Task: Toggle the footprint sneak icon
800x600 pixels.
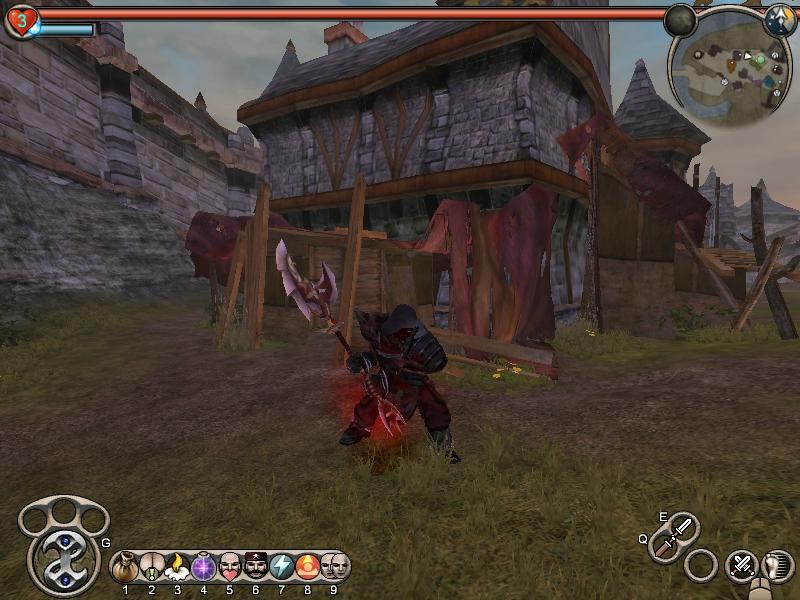Action: (x=777, y=566)
